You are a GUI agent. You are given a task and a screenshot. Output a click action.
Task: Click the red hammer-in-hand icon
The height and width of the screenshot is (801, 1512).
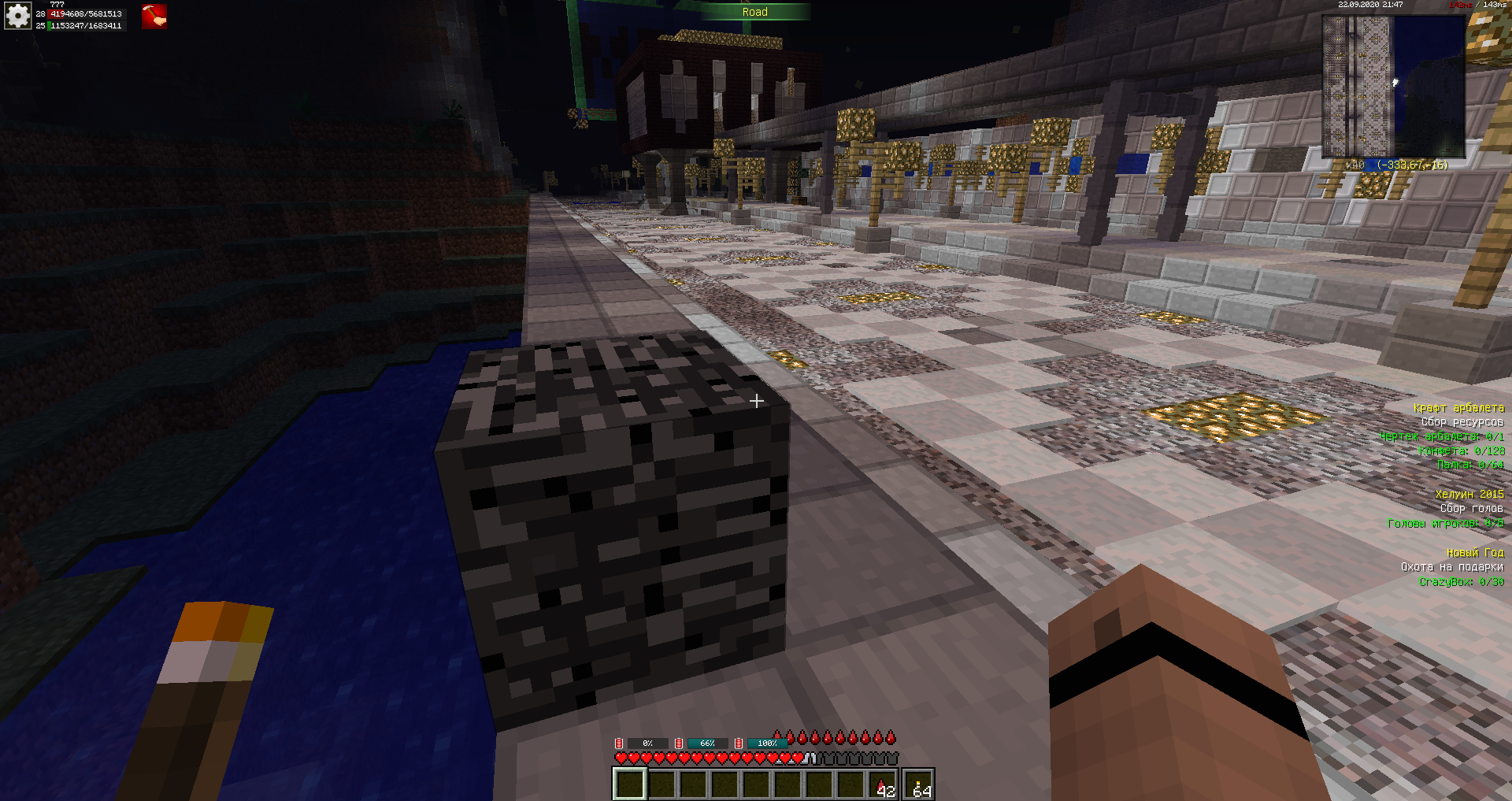pos(154,17)
